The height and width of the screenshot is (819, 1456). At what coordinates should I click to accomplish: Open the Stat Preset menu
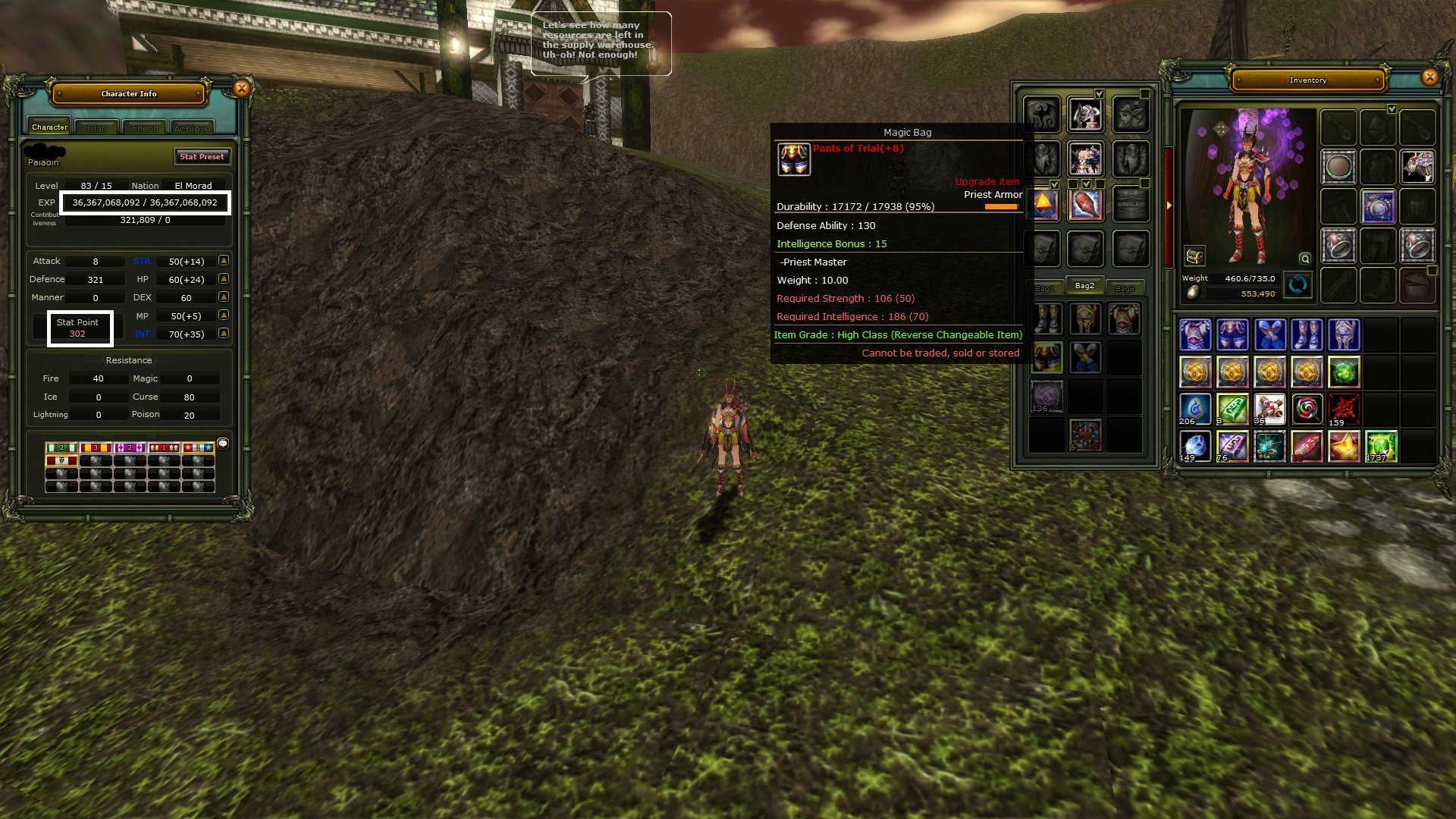(202, 156)
